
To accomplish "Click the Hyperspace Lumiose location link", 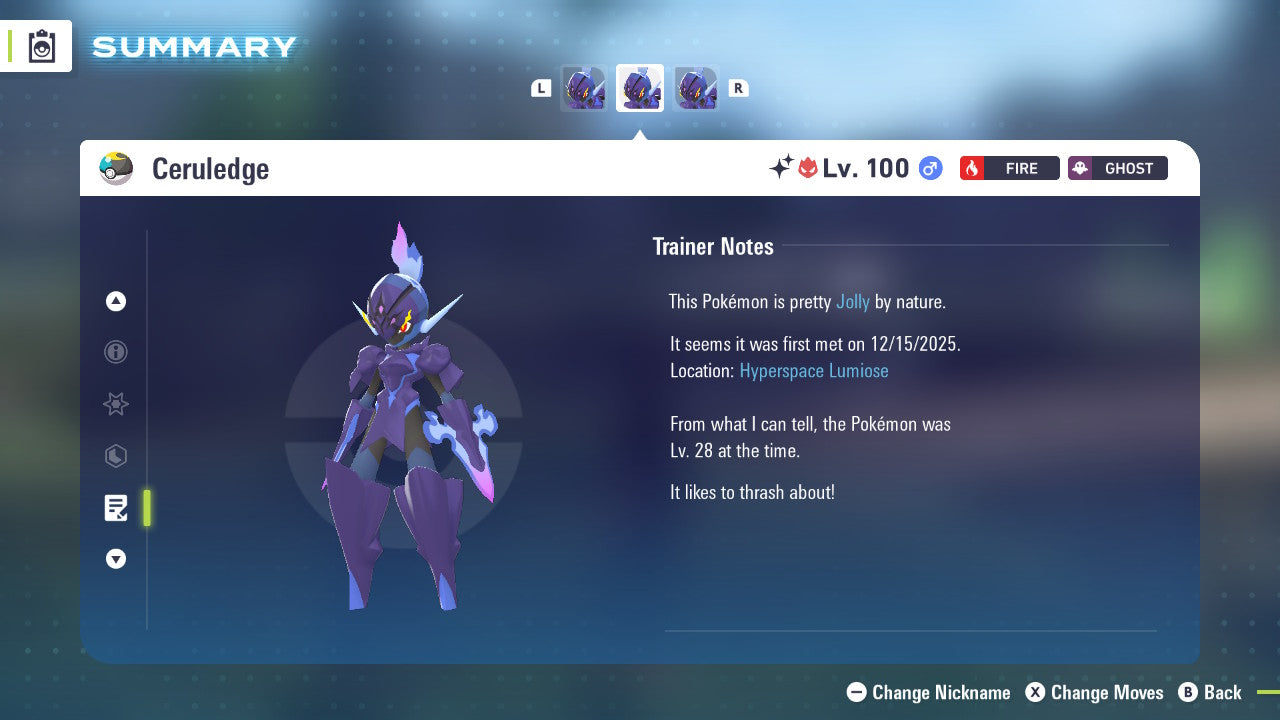I will [x=813, y=370].
